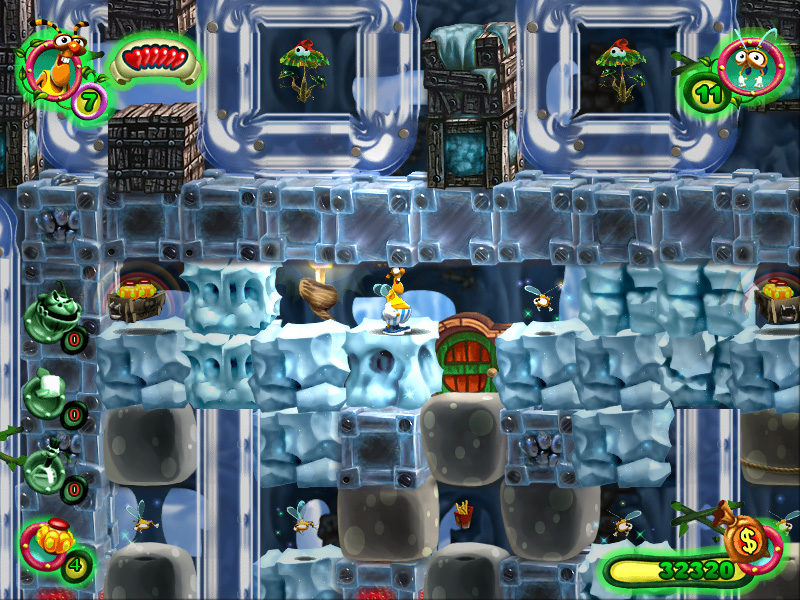This screenshot has width=800, height=600.
Task: Activate the green bottle item icon
Action: [47, 466]
